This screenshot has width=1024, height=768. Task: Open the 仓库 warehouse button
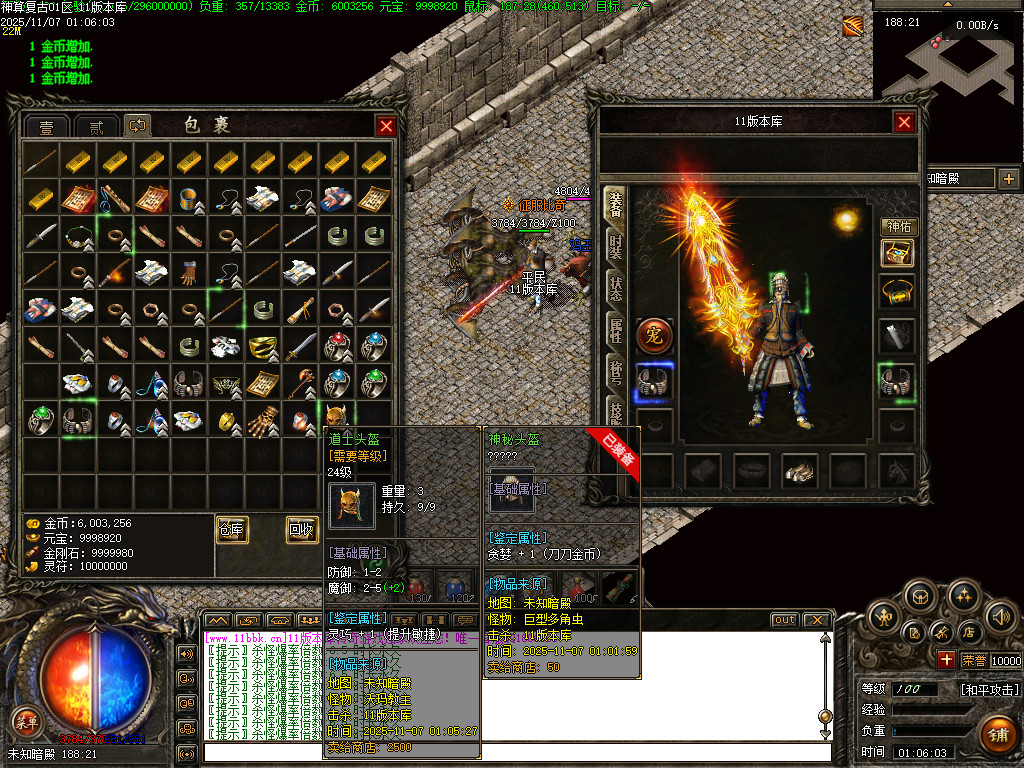(232, 530)
